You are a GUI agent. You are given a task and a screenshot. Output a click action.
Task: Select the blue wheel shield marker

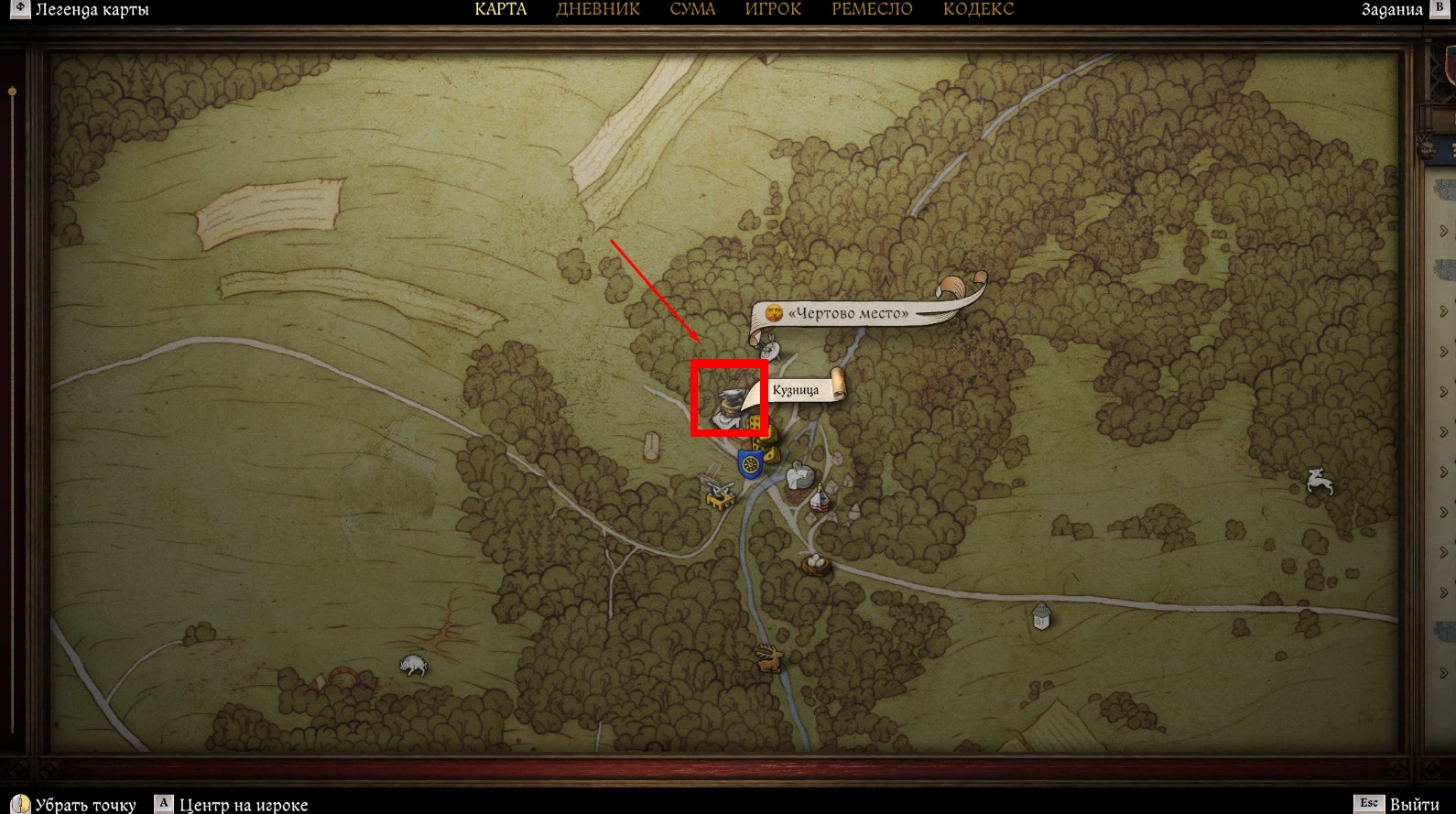click(x=750, y=464)
